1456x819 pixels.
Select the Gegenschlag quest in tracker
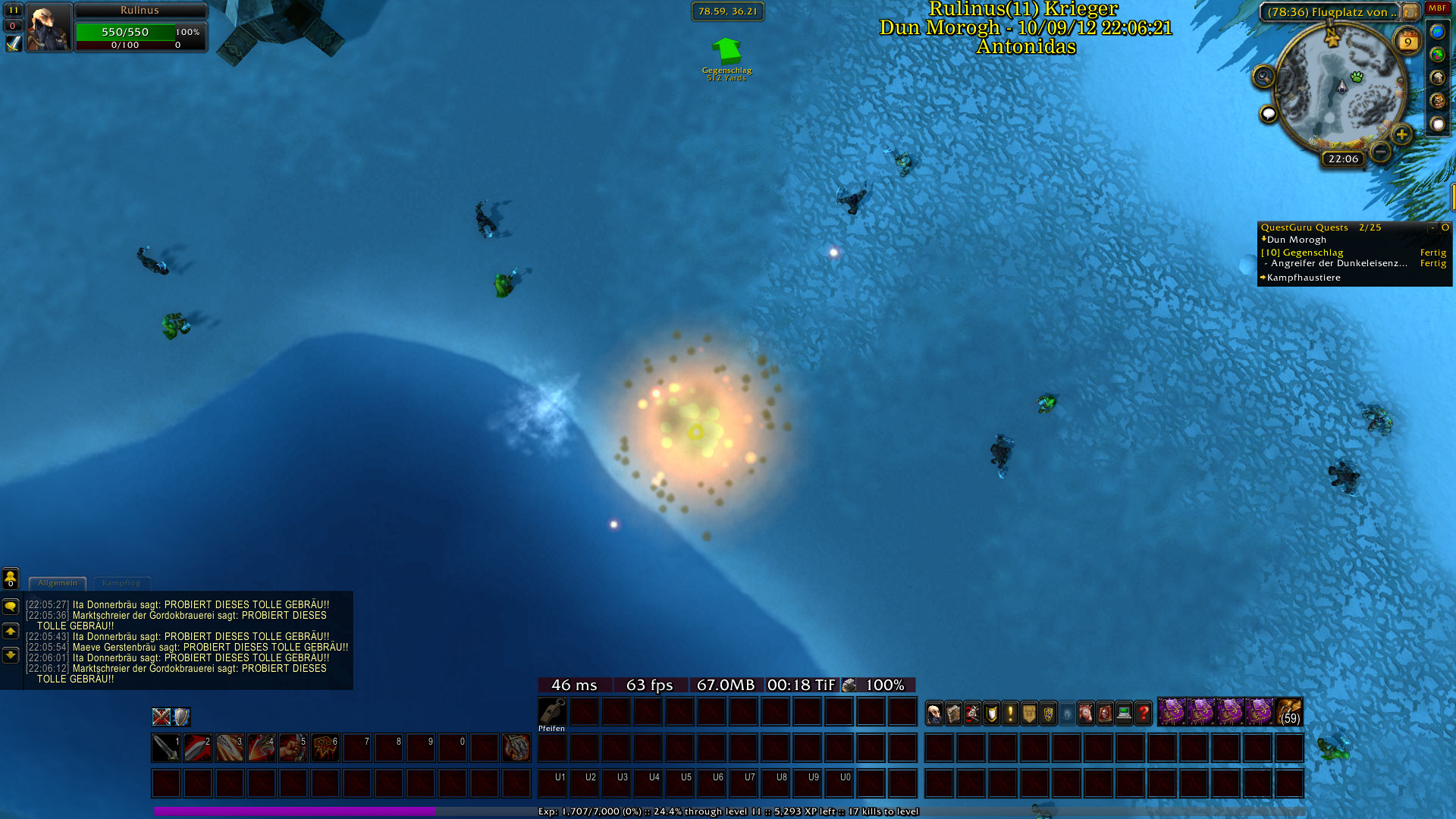pyautogui.click(x=1313, y=253)
